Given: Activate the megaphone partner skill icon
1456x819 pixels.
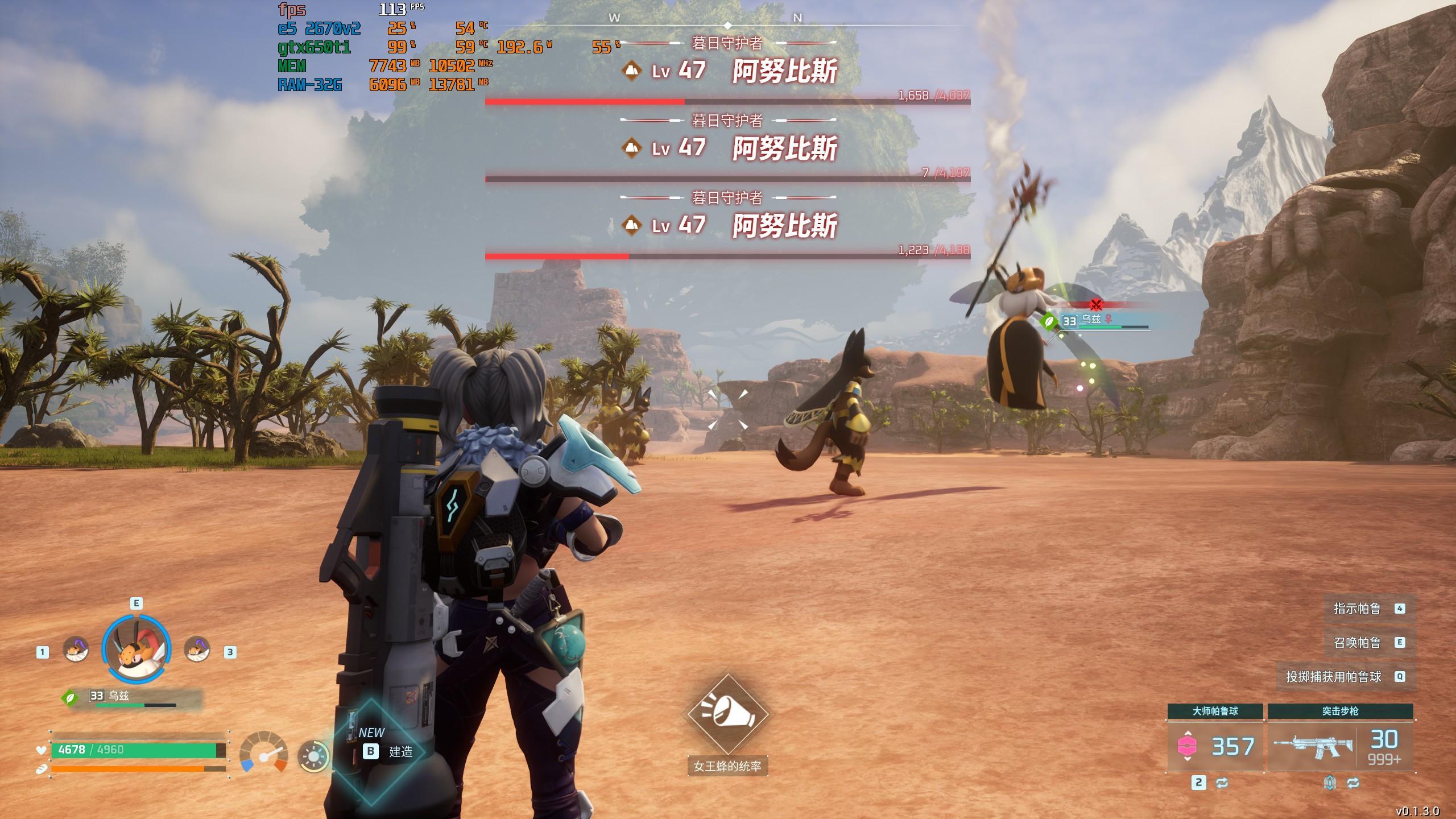Looking at the screenshot, I should pyautogui.click(x=727, y=714).
